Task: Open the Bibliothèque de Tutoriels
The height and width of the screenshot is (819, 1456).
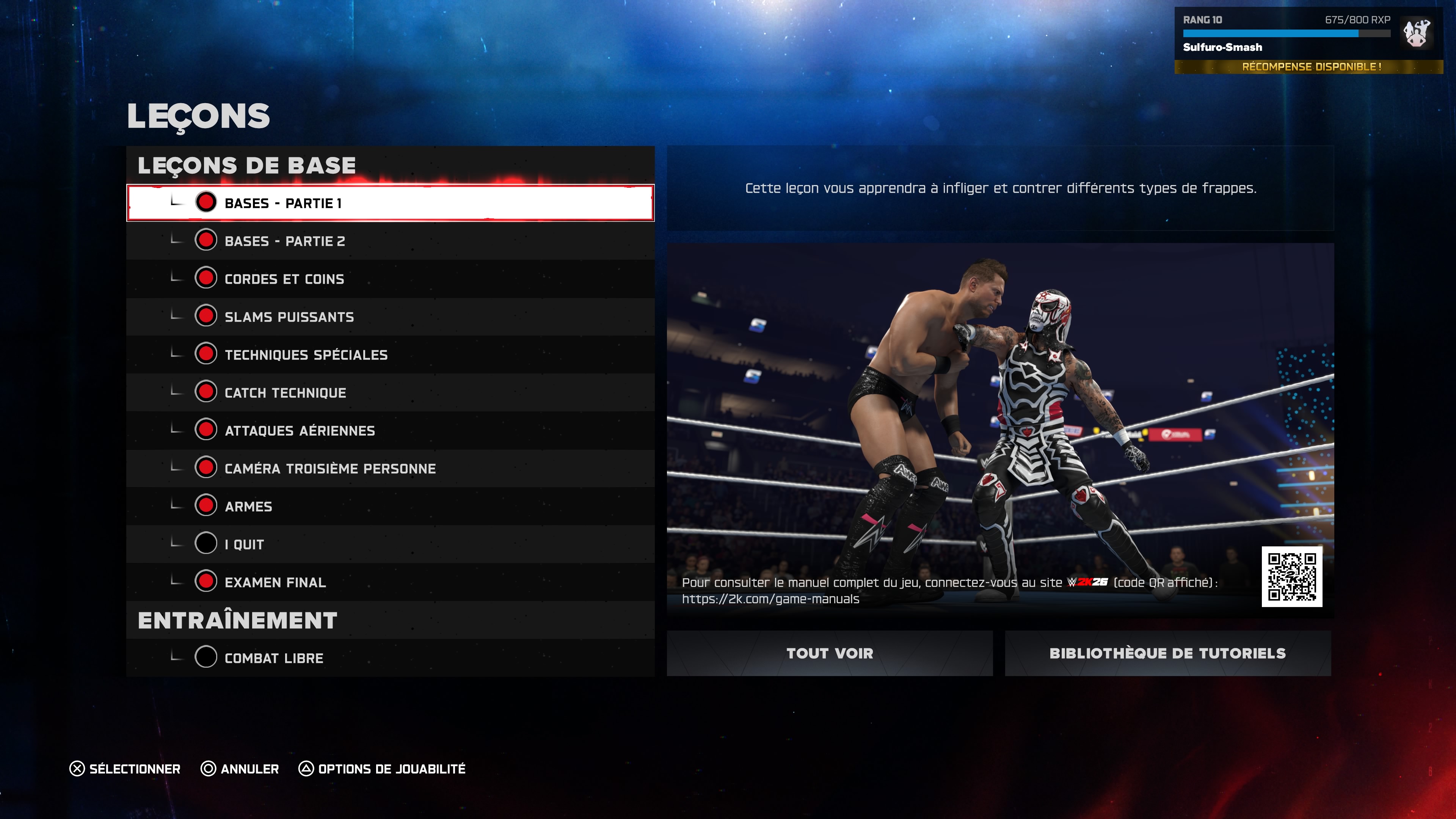Action: click(1167, 653)
